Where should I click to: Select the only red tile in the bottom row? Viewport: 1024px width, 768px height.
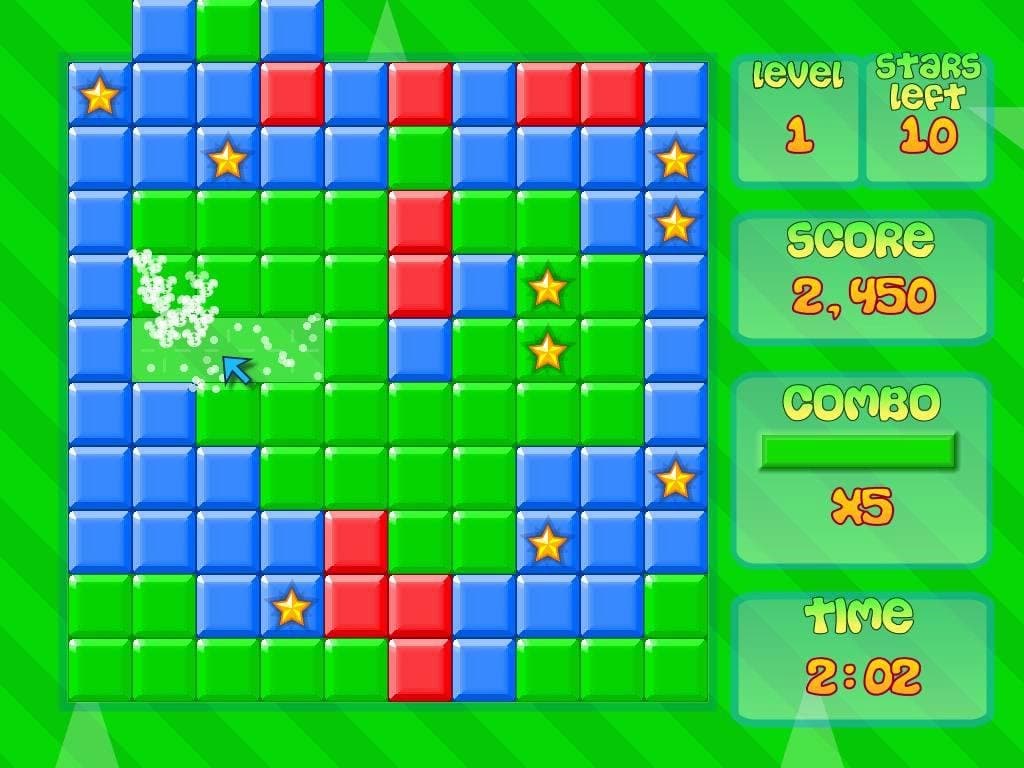(419, 669)
